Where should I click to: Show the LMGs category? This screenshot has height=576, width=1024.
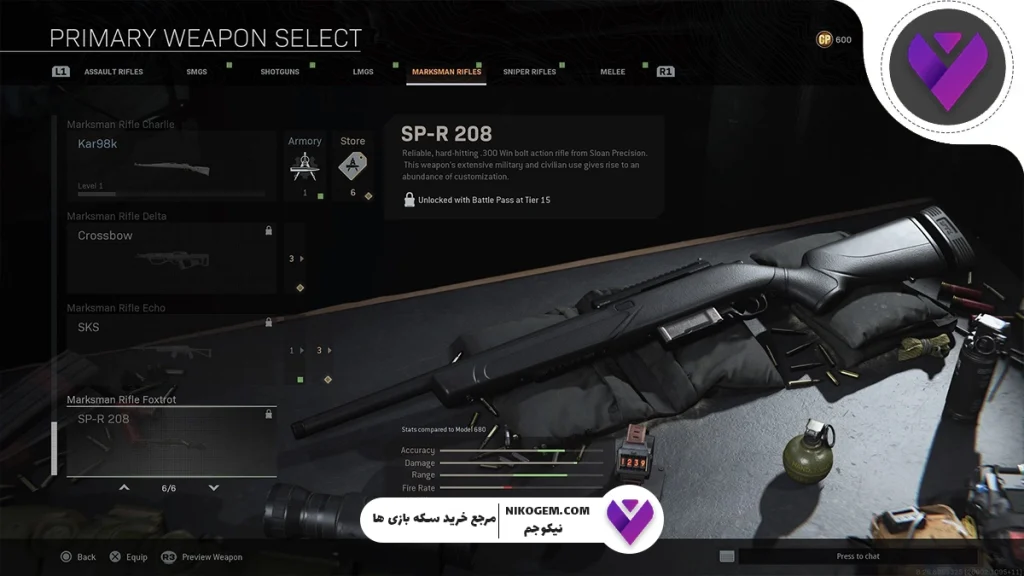363,72
